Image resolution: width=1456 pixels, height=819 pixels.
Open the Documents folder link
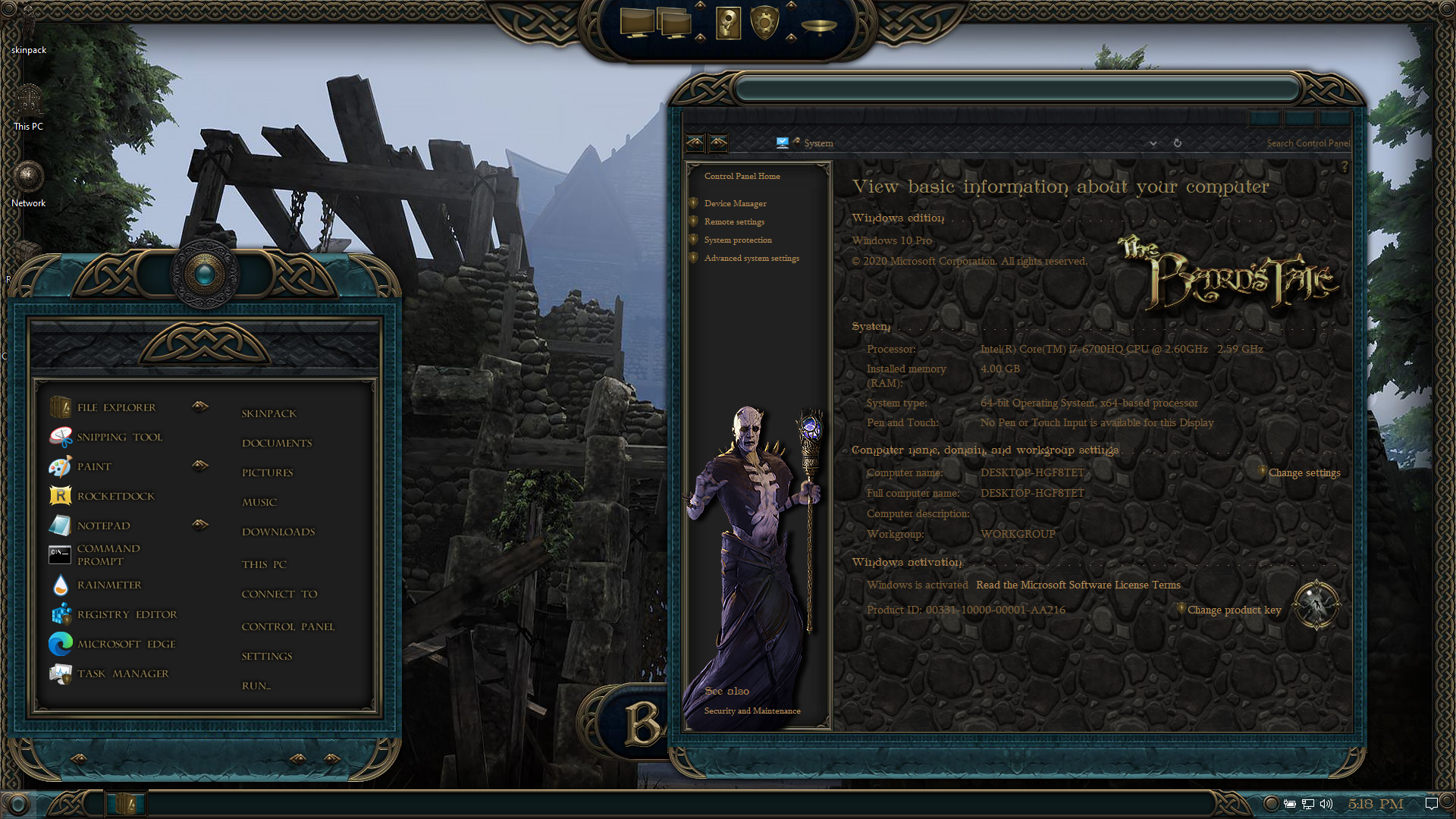tap(277, 443)
